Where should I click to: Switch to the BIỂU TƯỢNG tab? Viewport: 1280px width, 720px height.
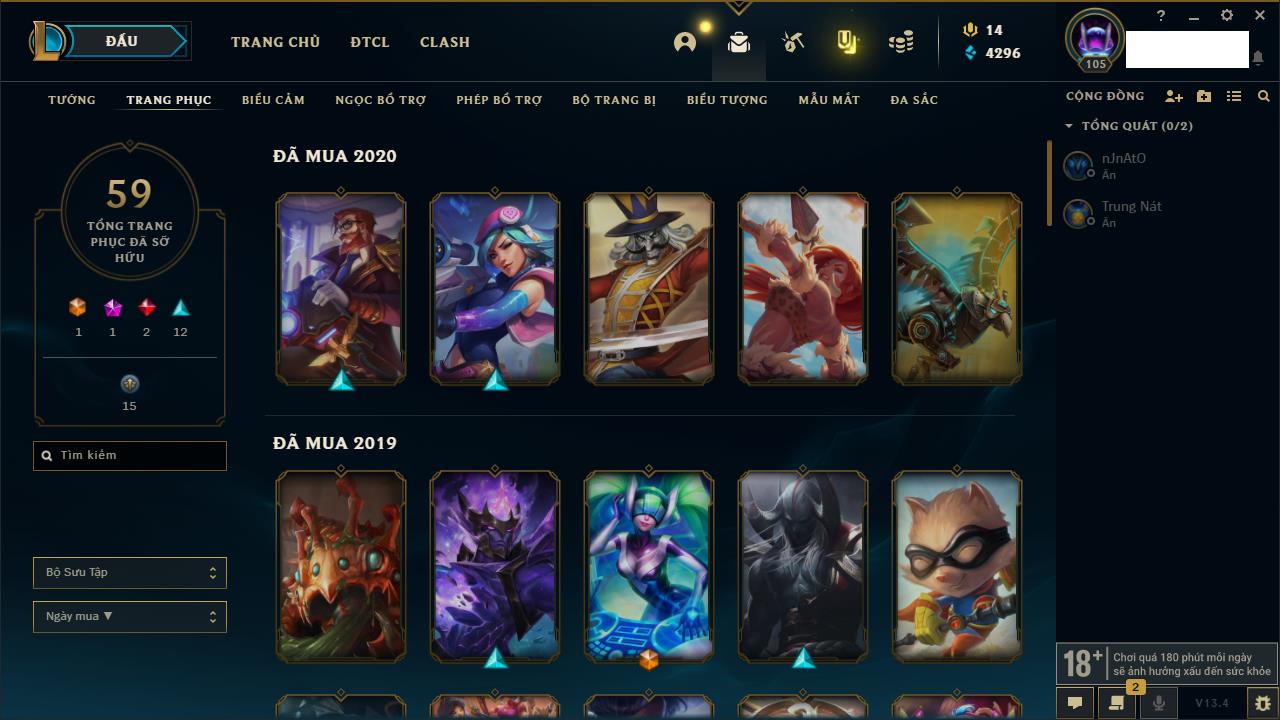click(727, 100)
